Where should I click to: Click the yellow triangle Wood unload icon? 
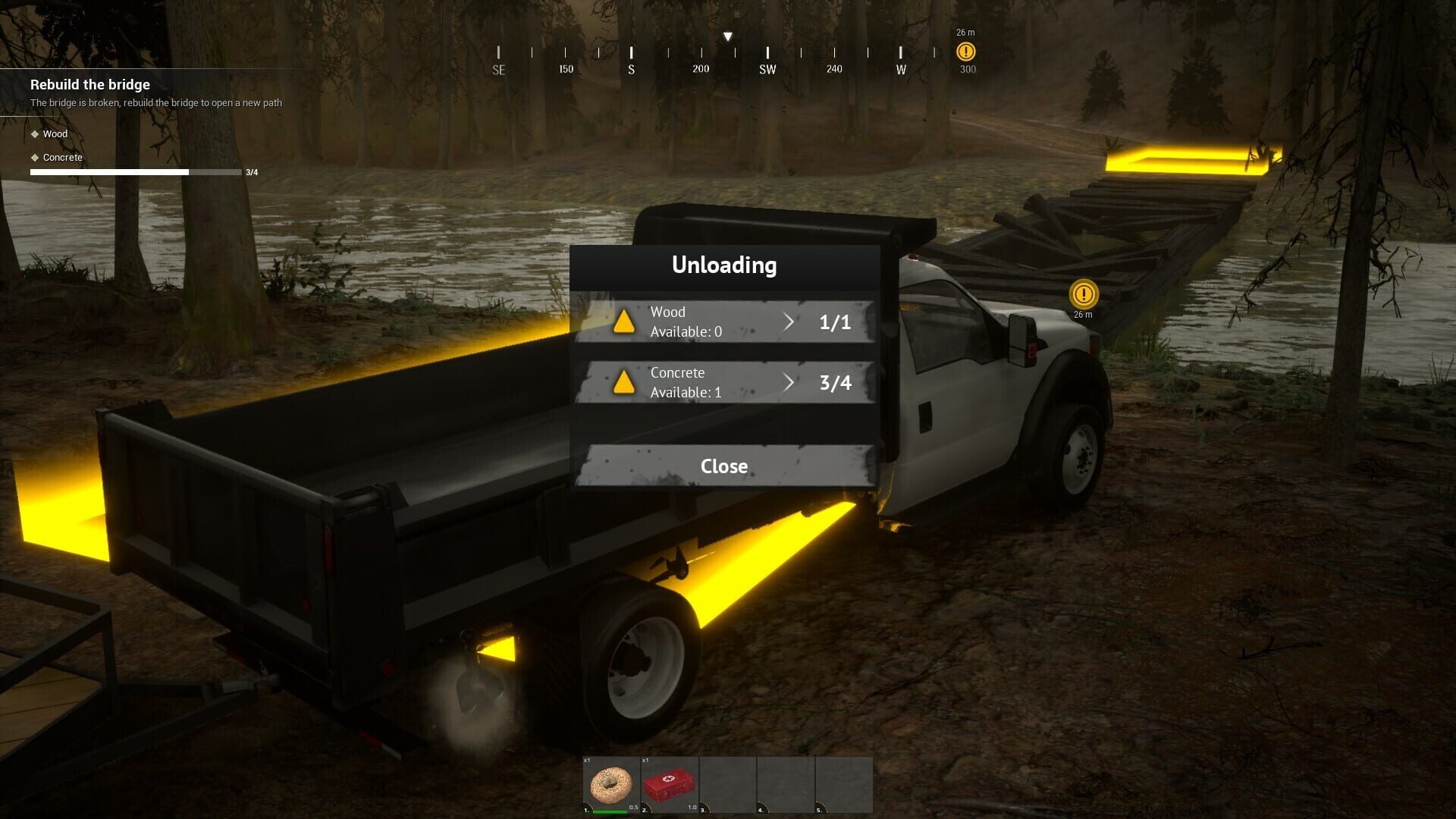coord(625,322)
